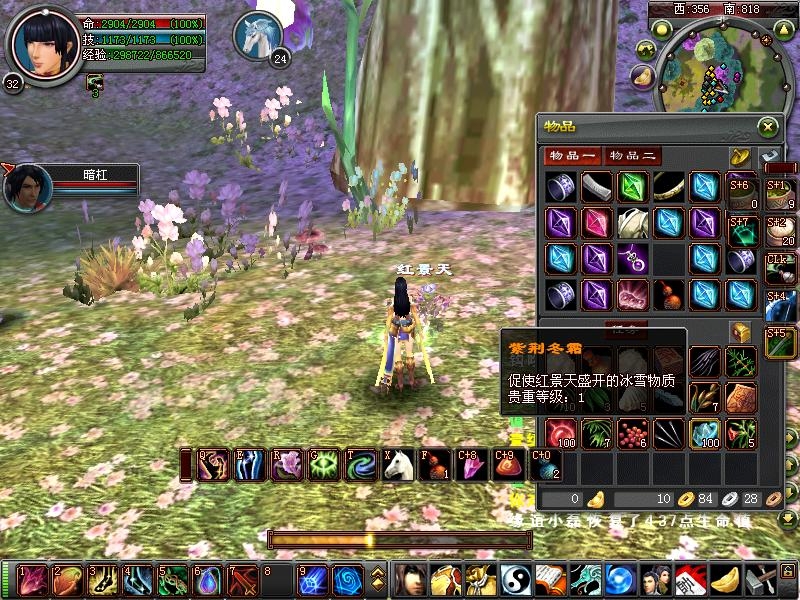Close the 物品 inventory window
The height and width of the screenshot is (600, 800).
pos(767,127)
